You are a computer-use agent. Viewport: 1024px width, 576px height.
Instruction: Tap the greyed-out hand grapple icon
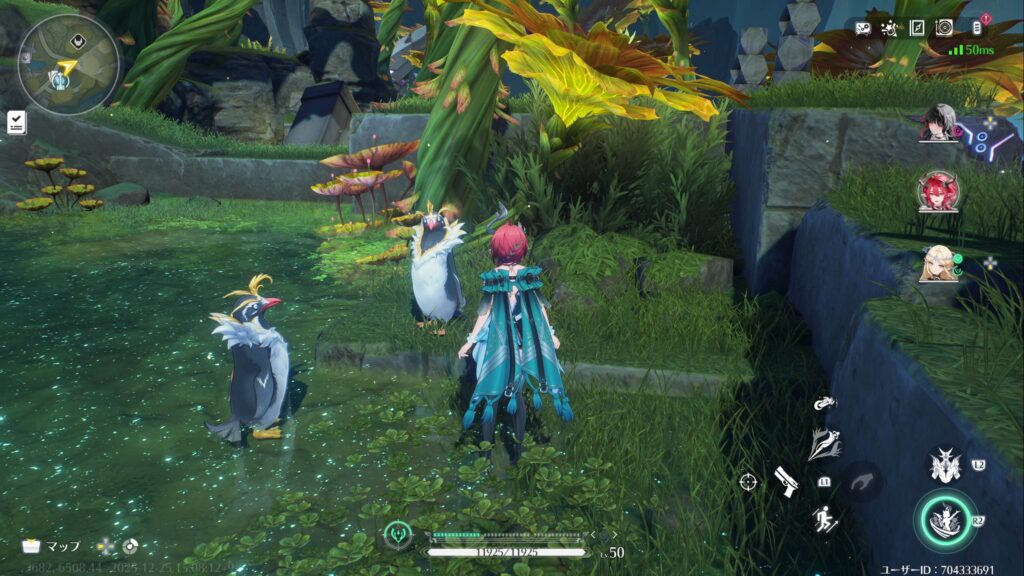[x=861, y=481]
